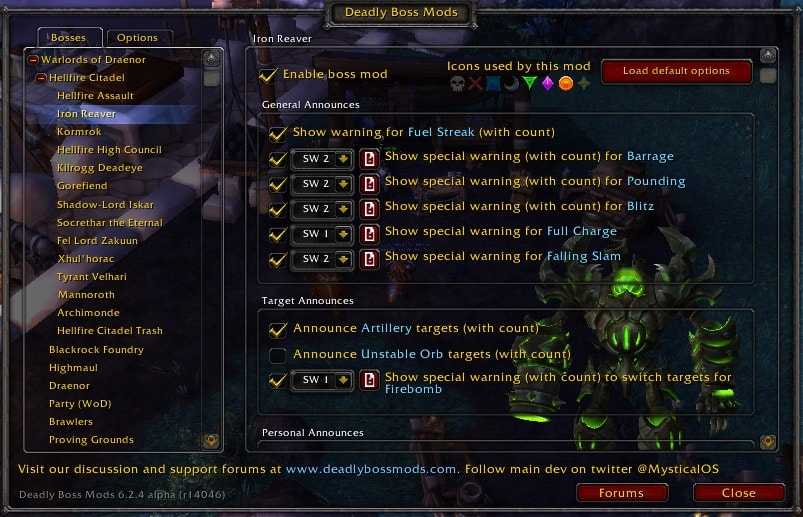Close the Deadly Boss Mods window
Image resolution: width=803 pixels, height=517 pixels.
point(738,493)
